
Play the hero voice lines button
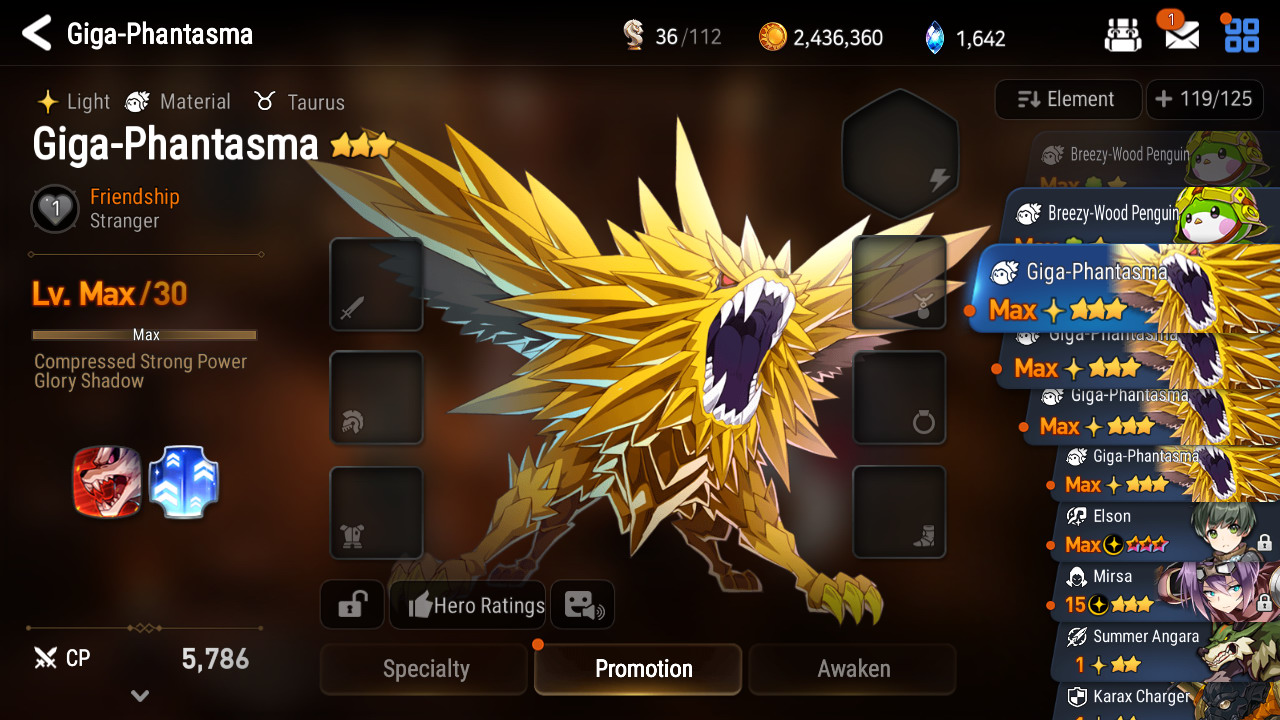582,605
